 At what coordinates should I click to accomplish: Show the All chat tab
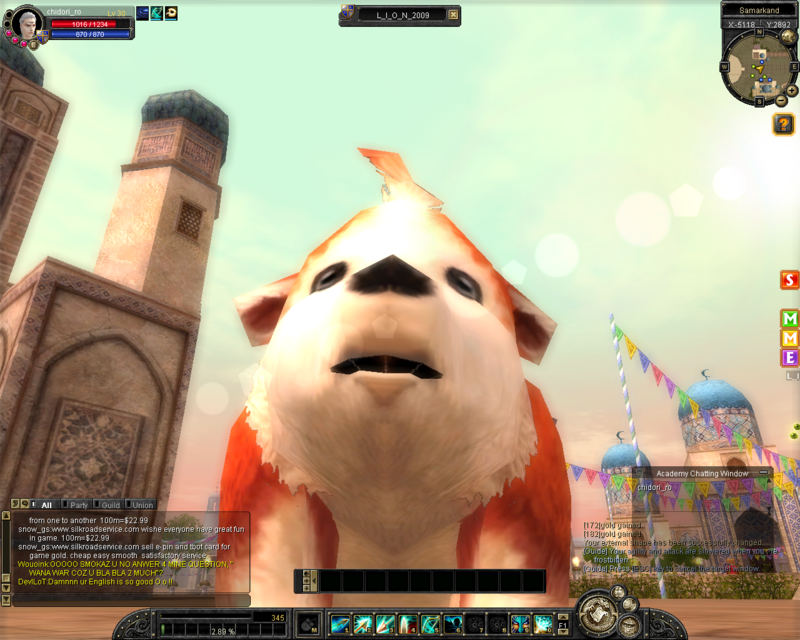44,505
